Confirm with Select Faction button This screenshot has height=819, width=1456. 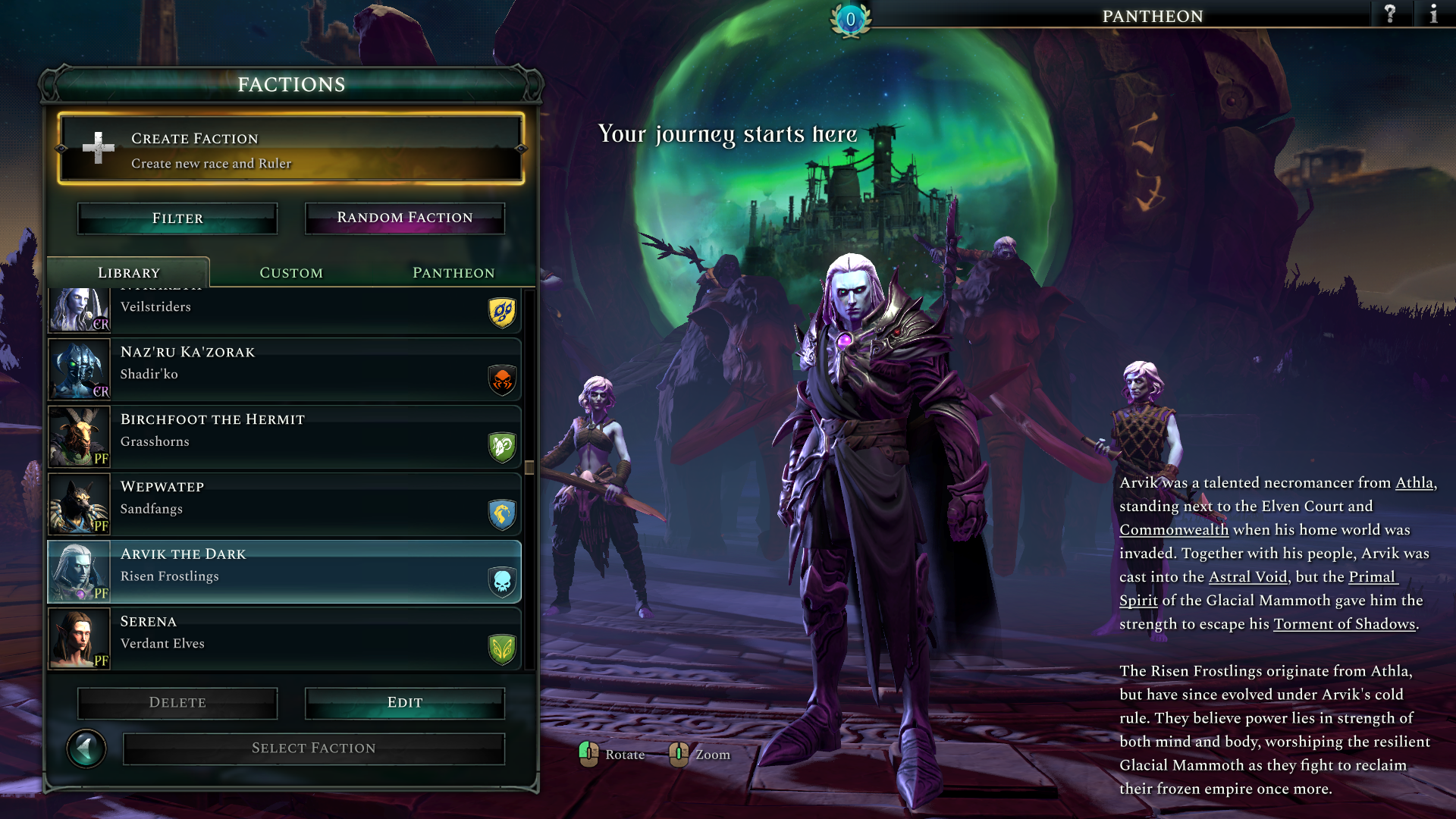313,748
